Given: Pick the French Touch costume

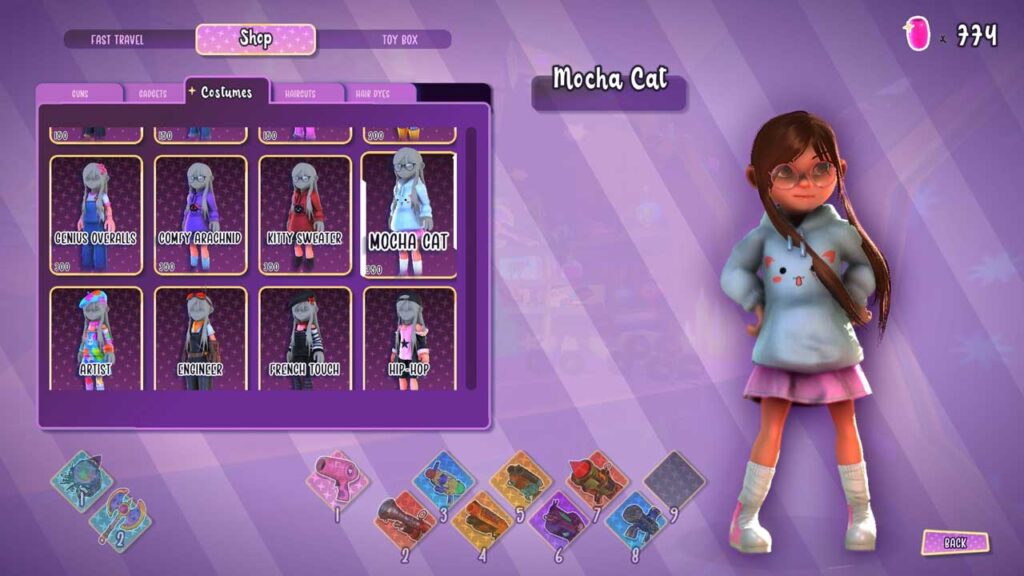Looking at the screenshot, I should tap(305, 338).
